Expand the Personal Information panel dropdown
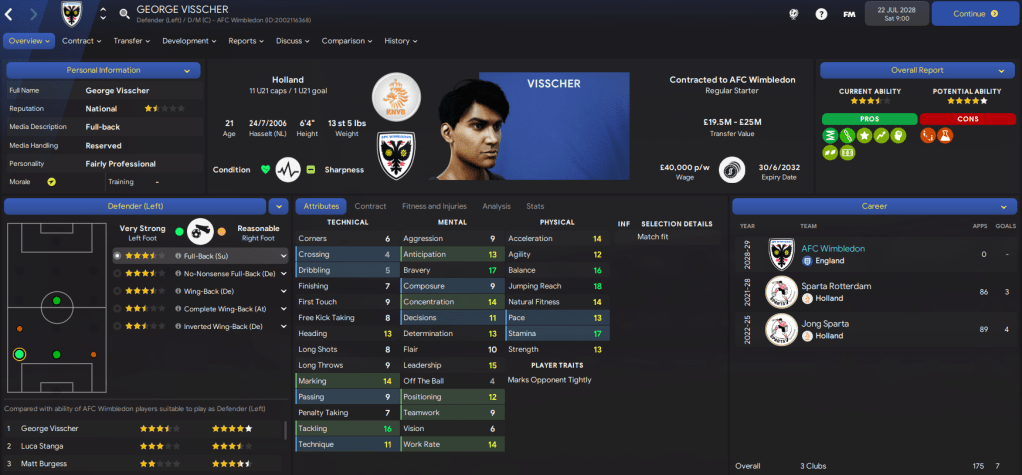The height and width of the screenshot is (475, 1022). (x=187, y=71)
